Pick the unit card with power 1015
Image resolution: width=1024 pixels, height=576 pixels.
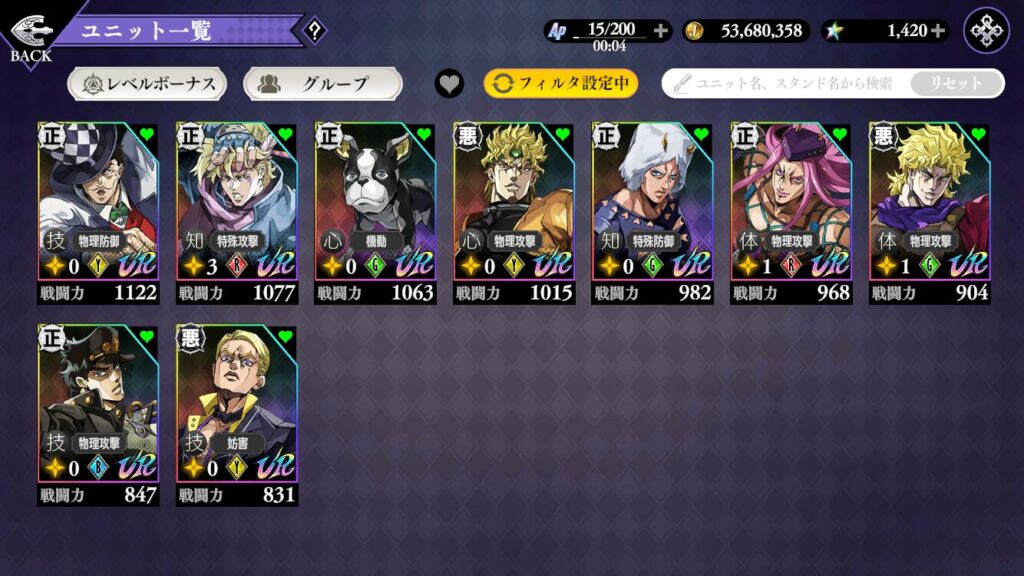pyautogui.click(x=514, y=212)
